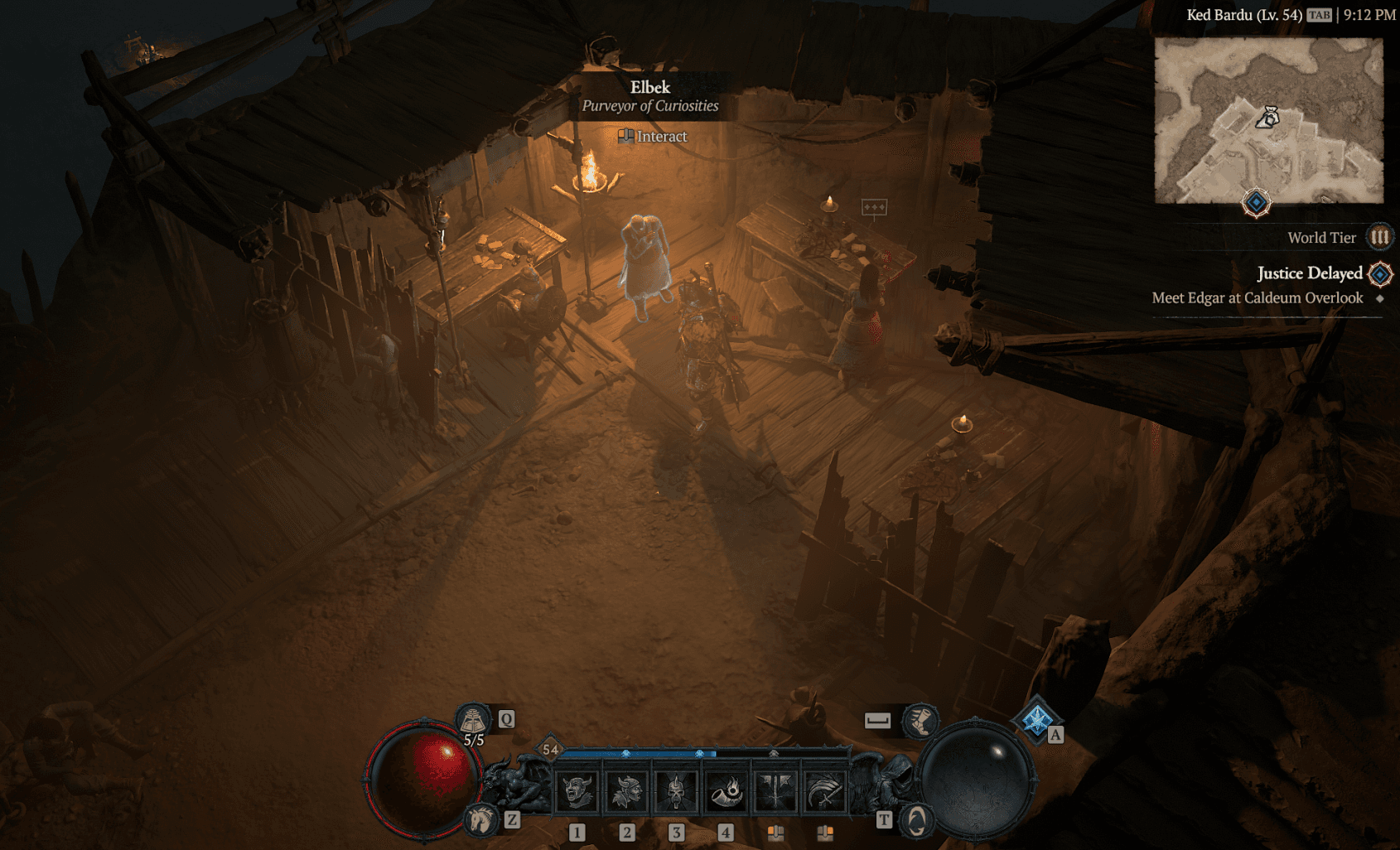
Task: Click the minimap in the top-right corner
Action: 1272,120
